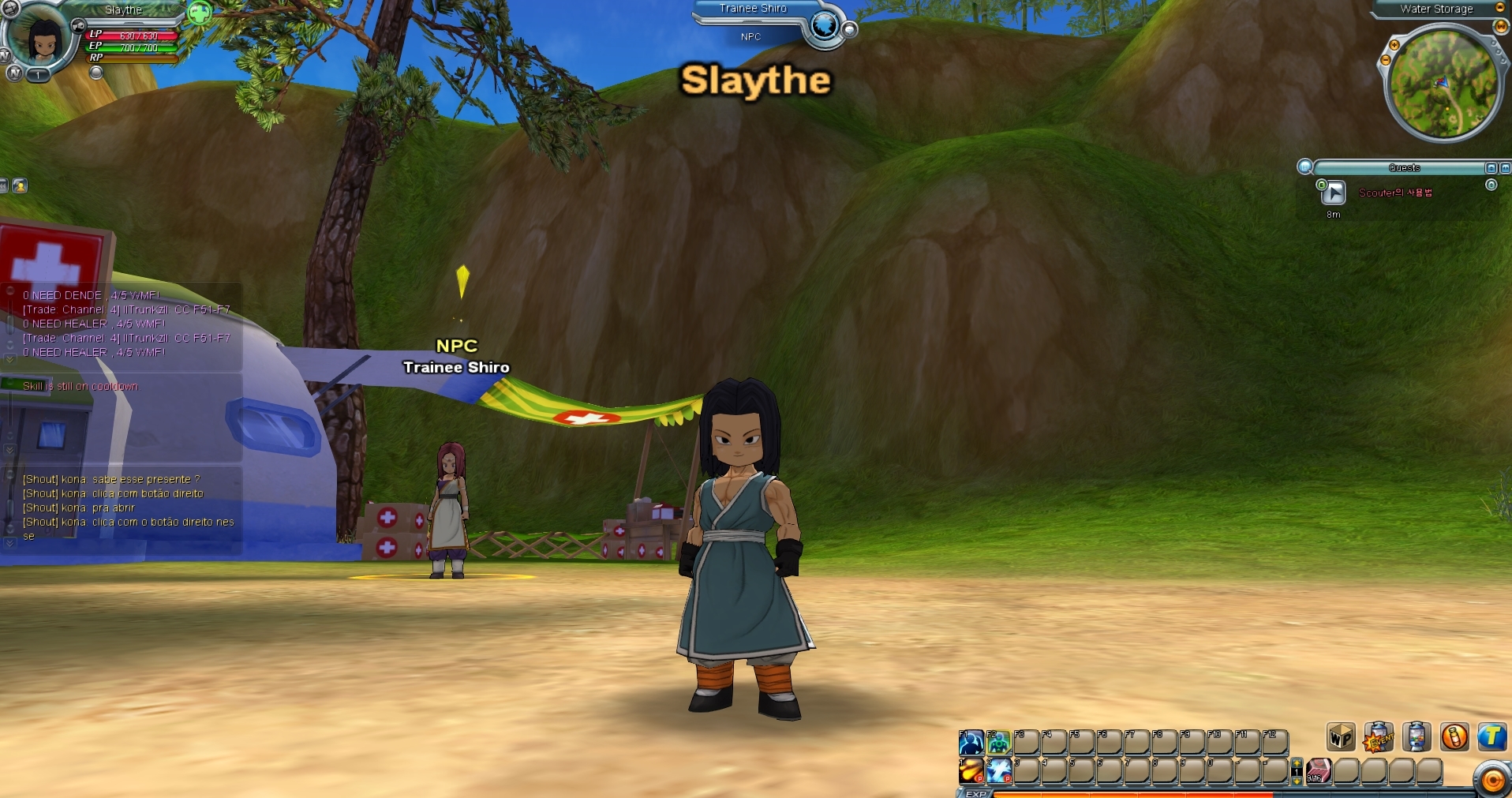The width and height of the screenshot is (1512, 798).
Task: Open the pink capsule kit bag slot
Action: pyautogui.click(x=1319, y=770)
